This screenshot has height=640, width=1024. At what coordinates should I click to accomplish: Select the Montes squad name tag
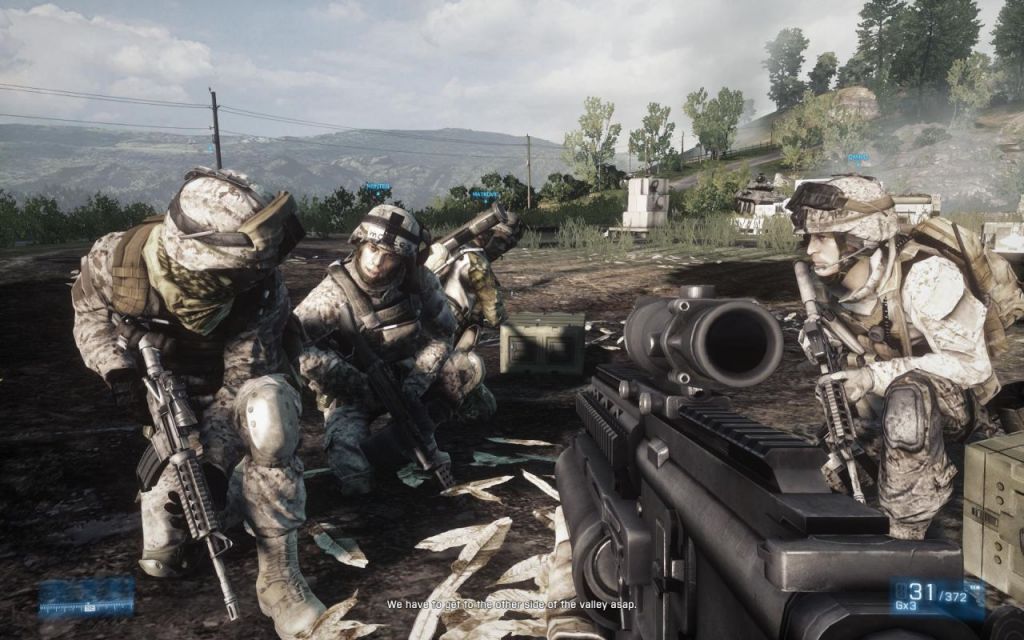(x=378, y=186)
